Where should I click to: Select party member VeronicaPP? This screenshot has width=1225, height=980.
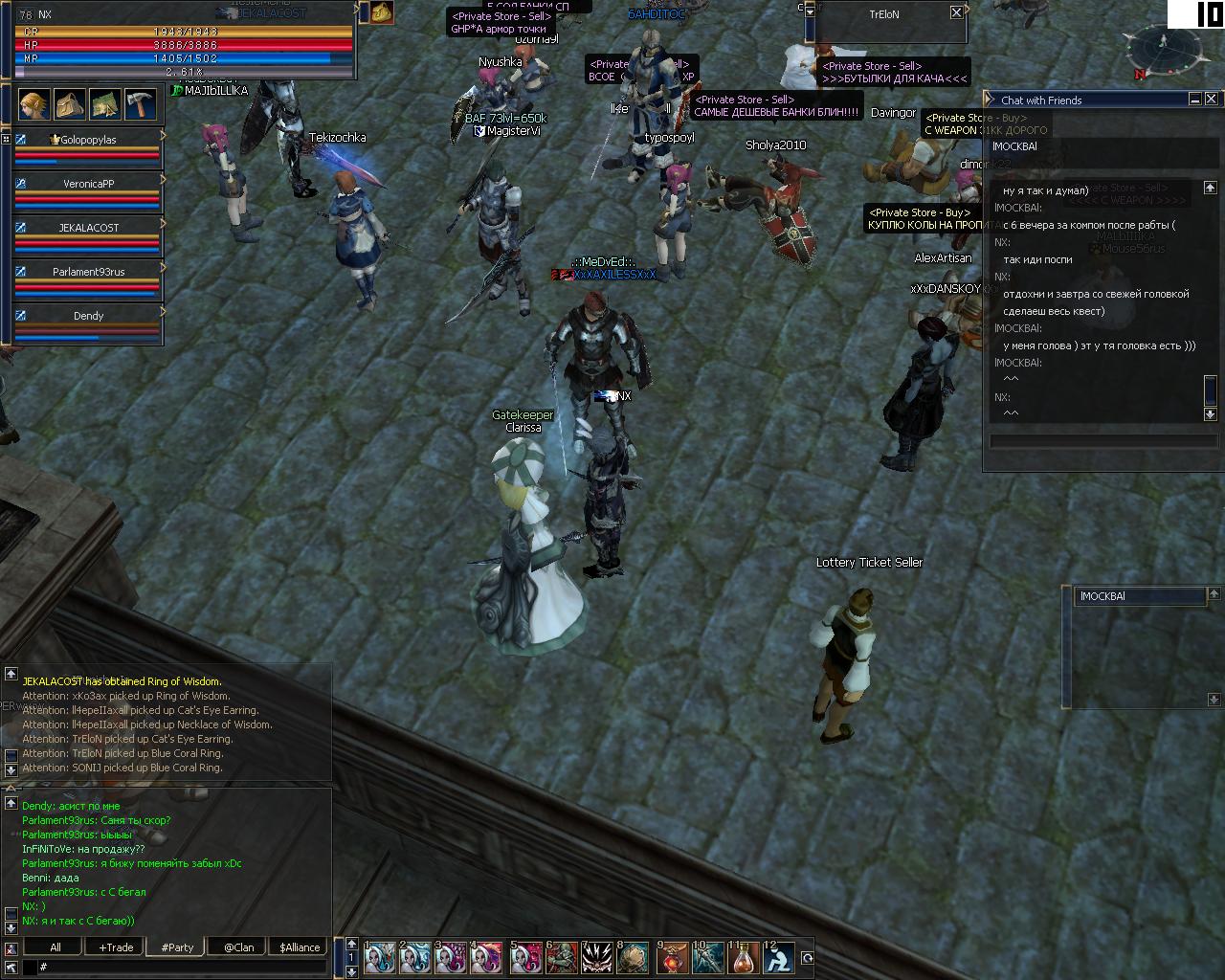click(x=88, y=184)
